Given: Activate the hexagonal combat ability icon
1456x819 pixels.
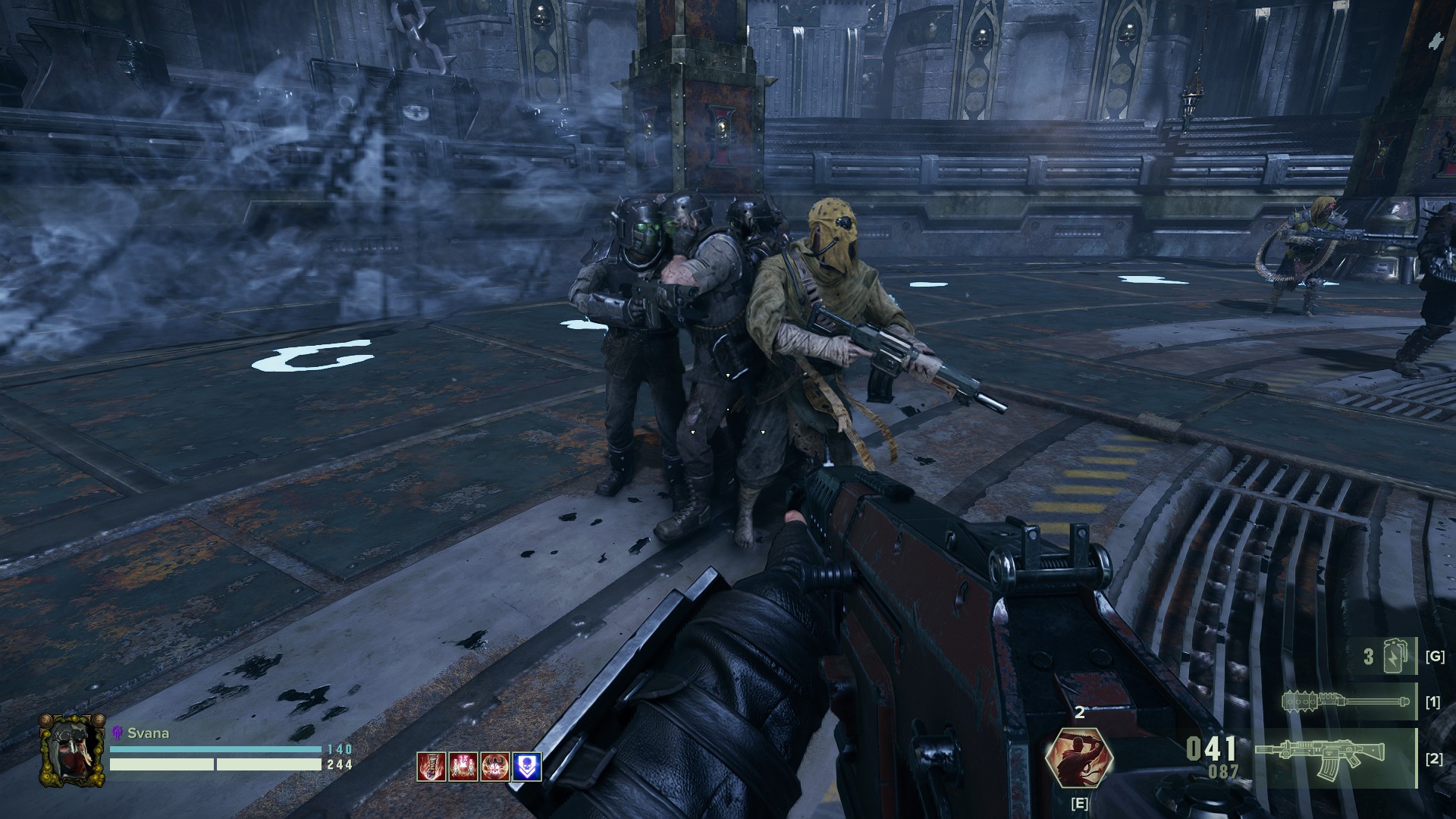Looking at the screenshot, I should tap(1078, 759).
